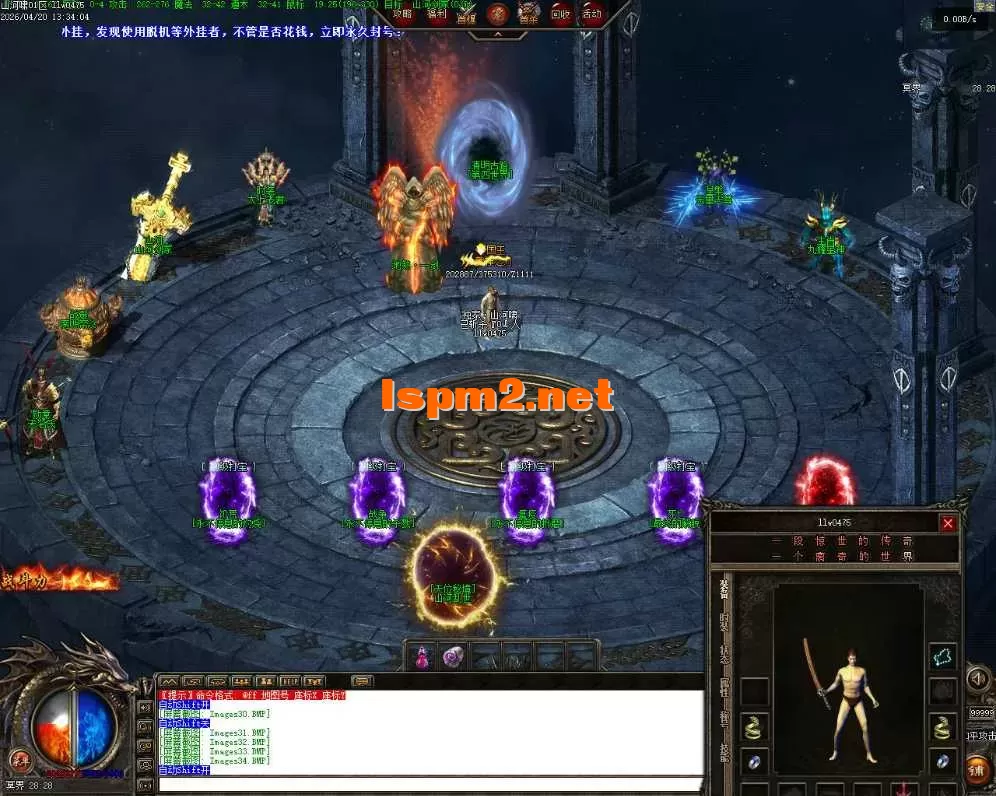This screenshot has width=996, height=796.
Task: Click the 回收 recycle button
Action: pyautogui.click(x=560, y=14)
